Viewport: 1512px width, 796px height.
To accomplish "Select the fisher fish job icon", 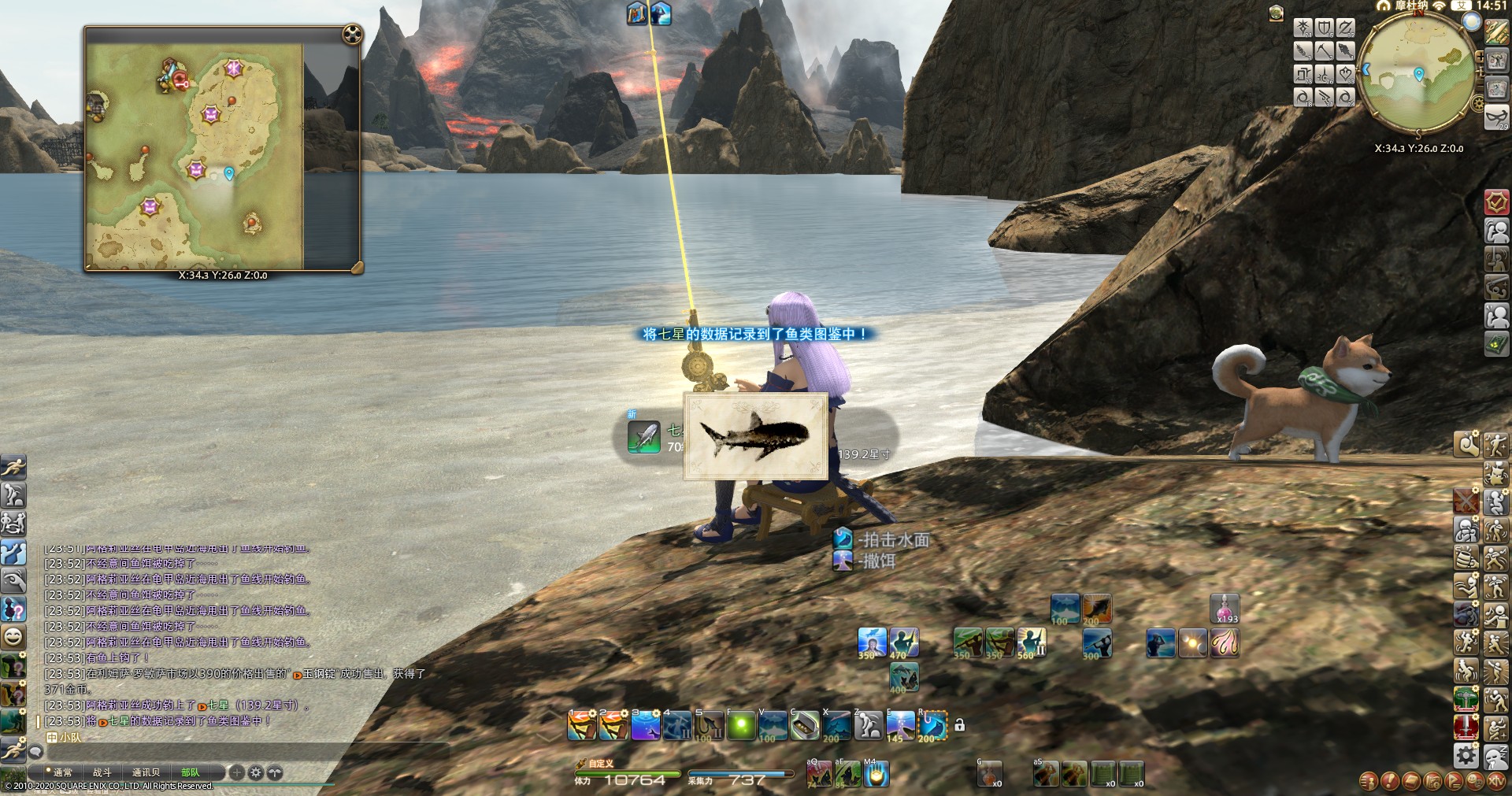I will click(1346, 51).
